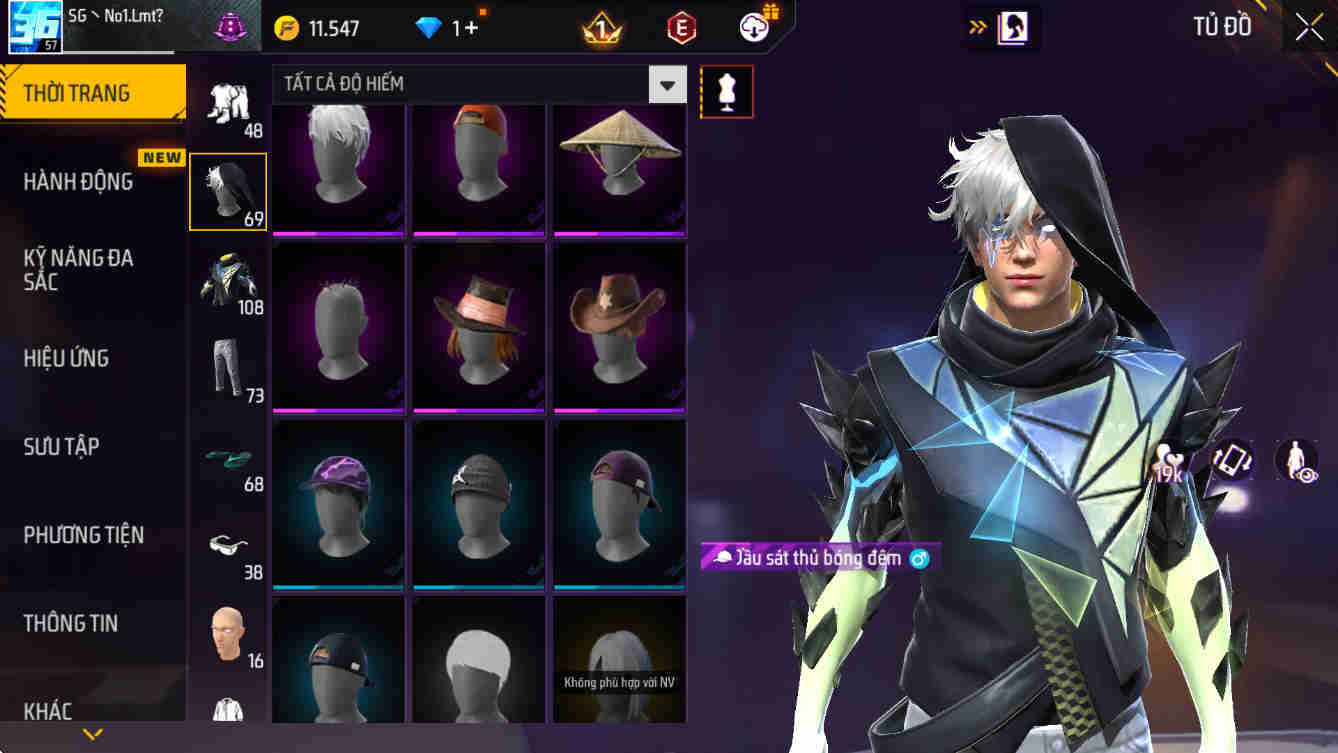1338x753 pixels.
Task: Open the head category icon showing 16 items
Action: (x=227, y=634)
